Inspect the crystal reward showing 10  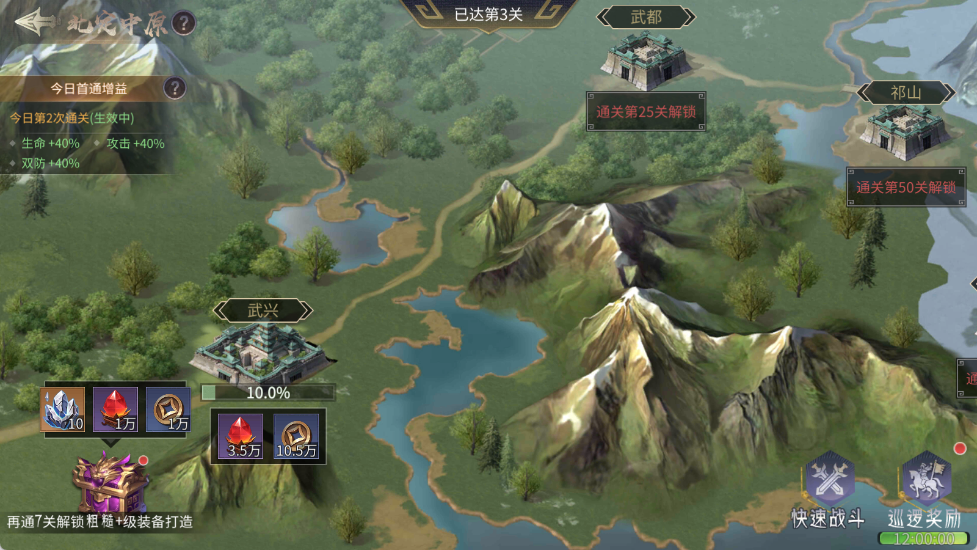(62, 410)
